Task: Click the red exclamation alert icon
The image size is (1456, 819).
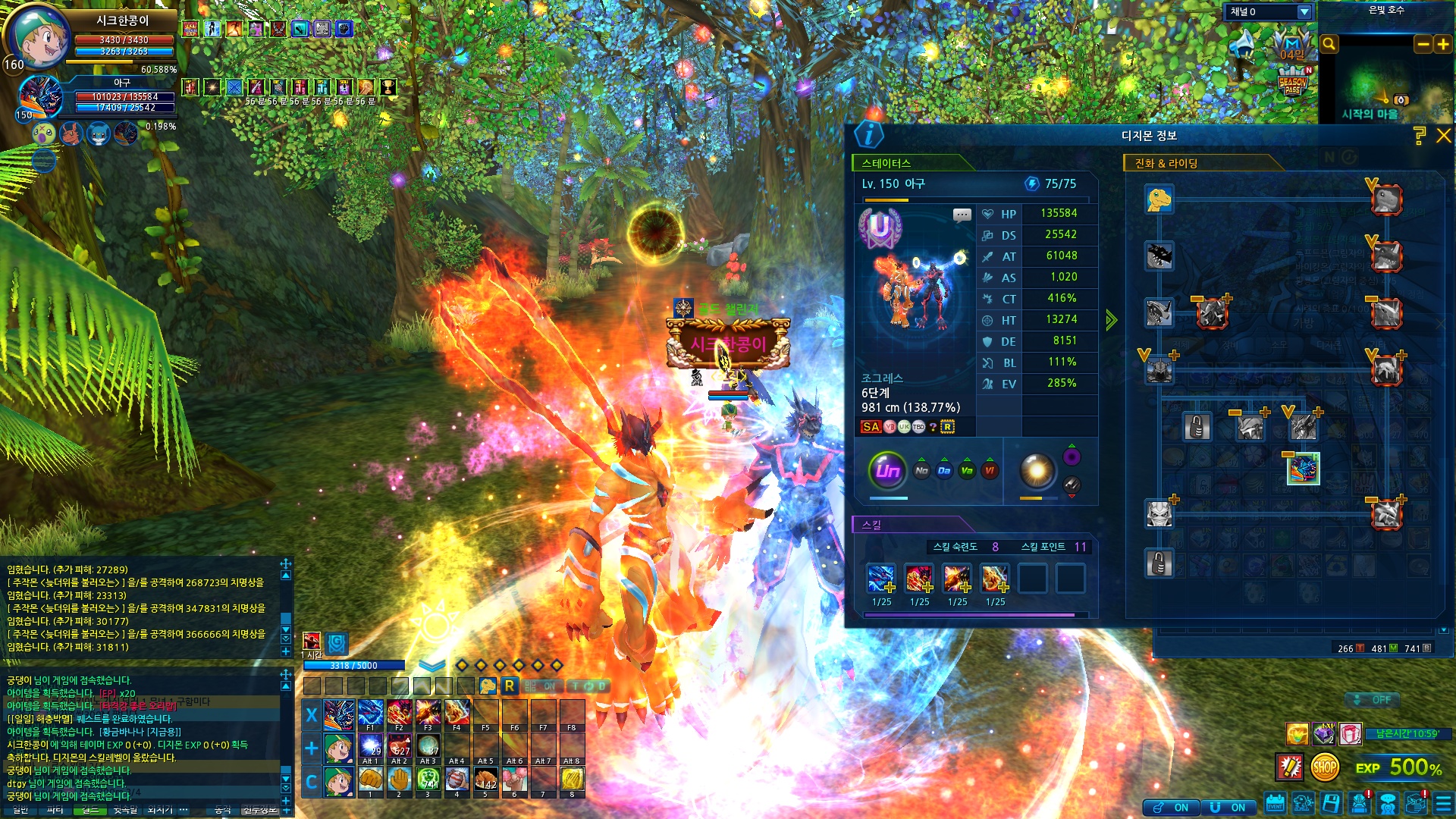Action: point(1289,767)
